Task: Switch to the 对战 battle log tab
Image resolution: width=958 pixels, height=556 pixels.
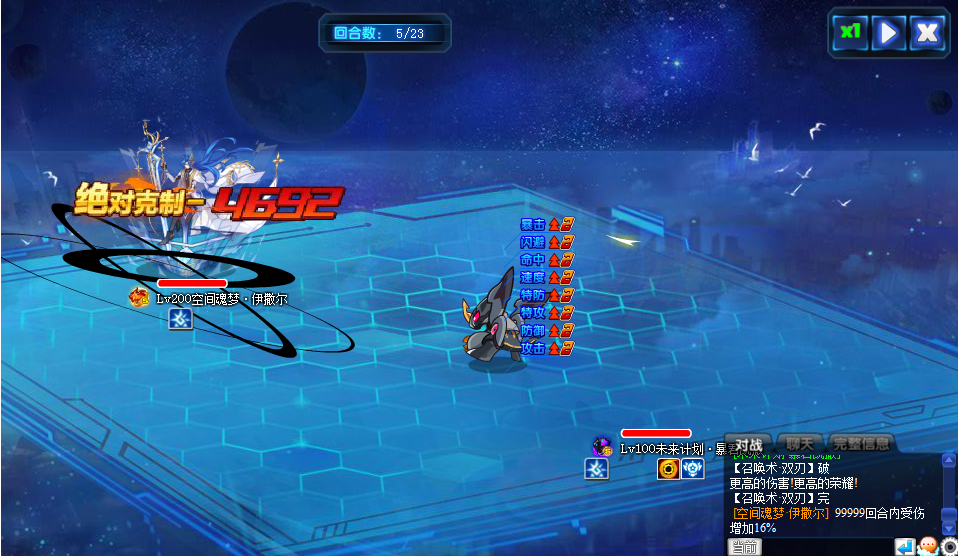Action: tap(749, 444)
